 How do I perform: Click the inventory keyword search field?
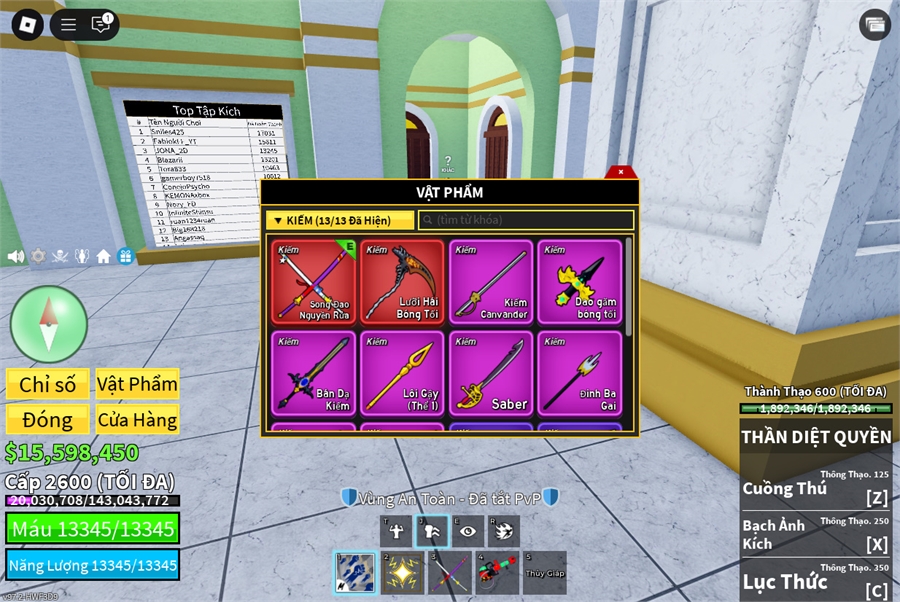(526, 220)
